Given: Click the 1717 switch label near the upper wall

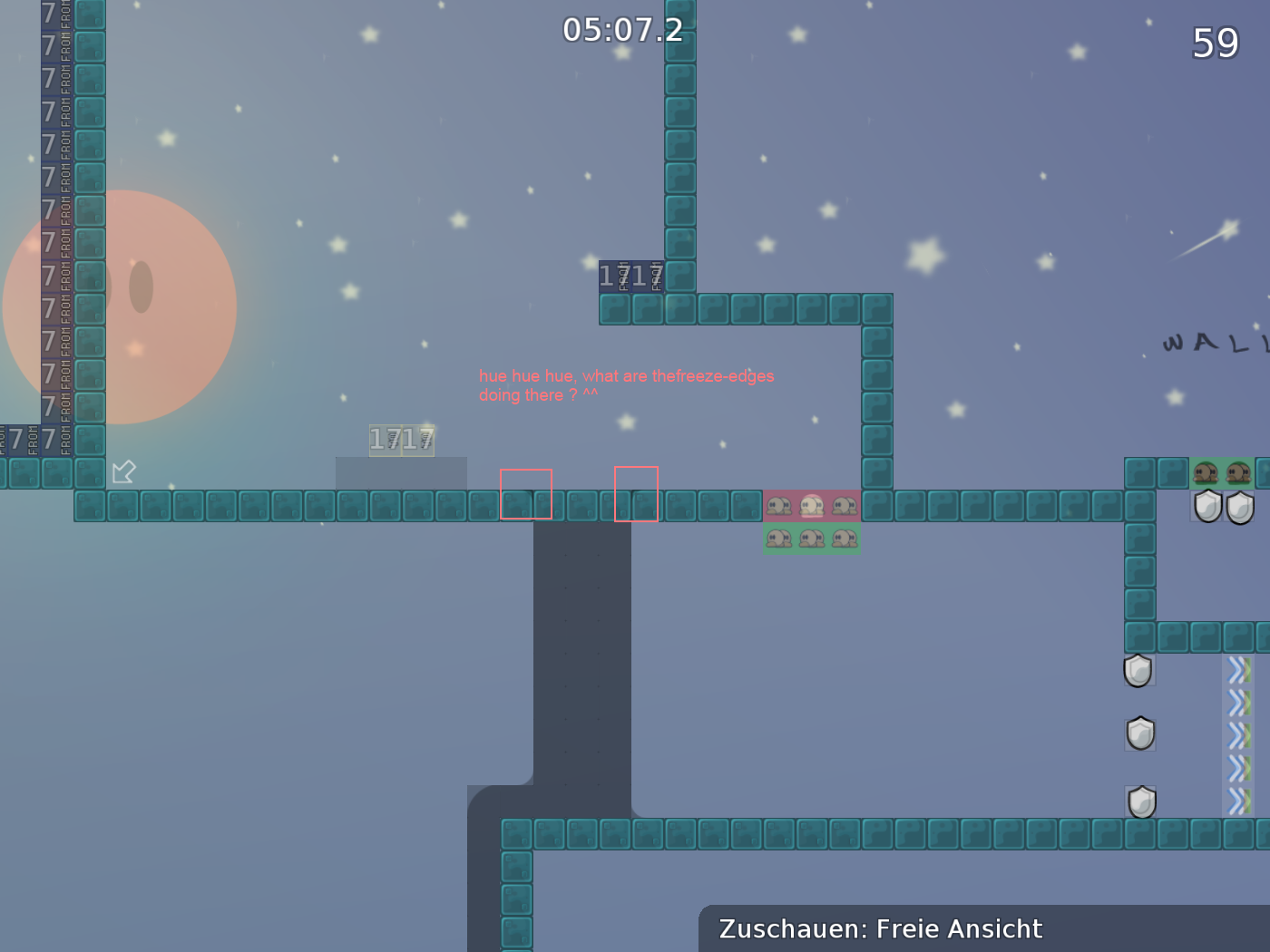Looking at the screenshot, I should [x=632, y=275].
